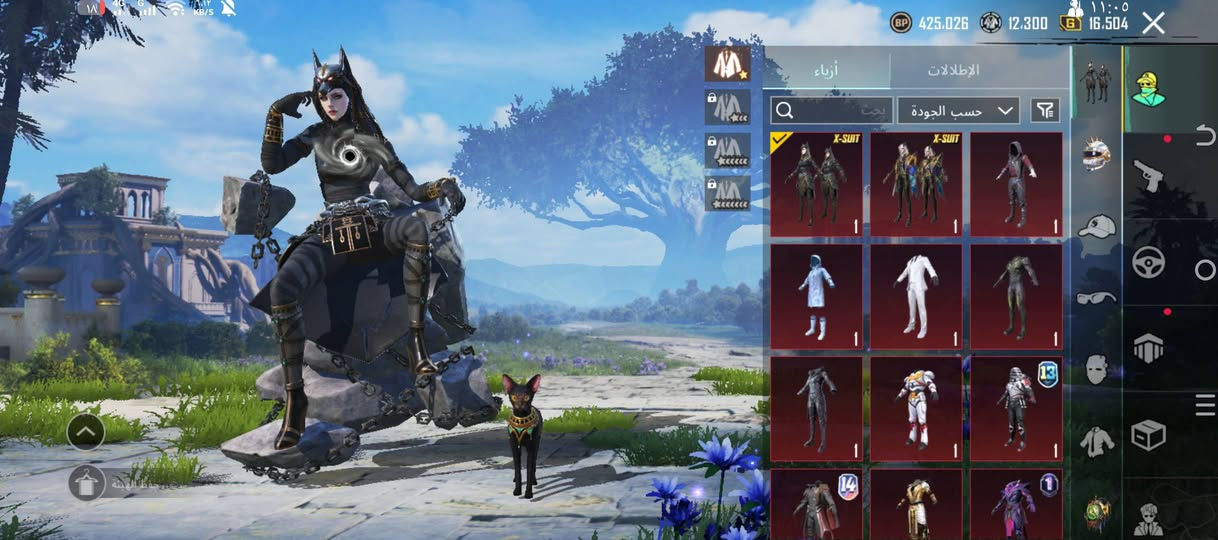Close the inventory with the X button
This screenshot has width=1218, height=540.
coord(1153,23)
